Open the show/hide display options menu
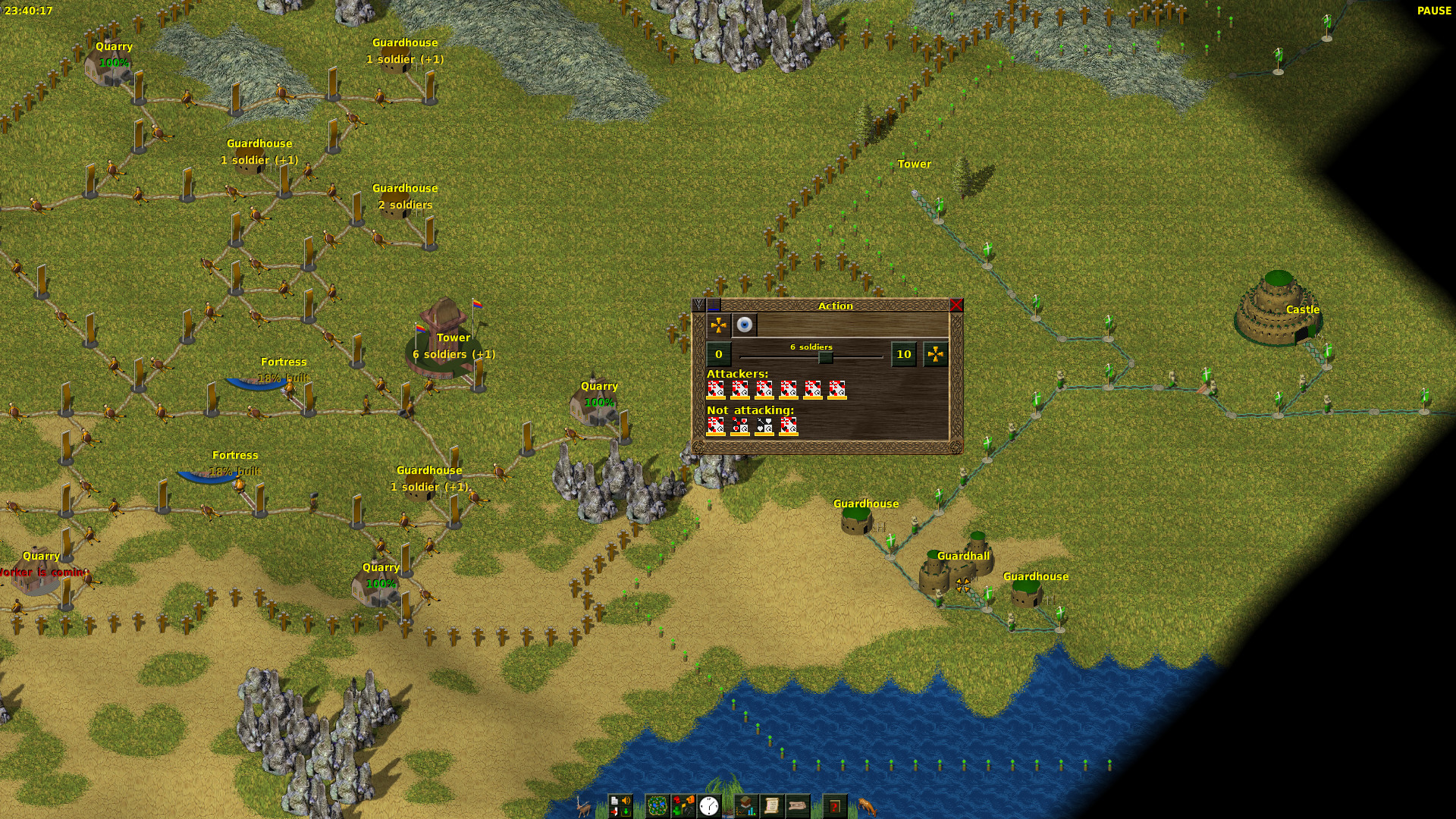This screenshot has width=1456, height=819. [x=683, y=805]
